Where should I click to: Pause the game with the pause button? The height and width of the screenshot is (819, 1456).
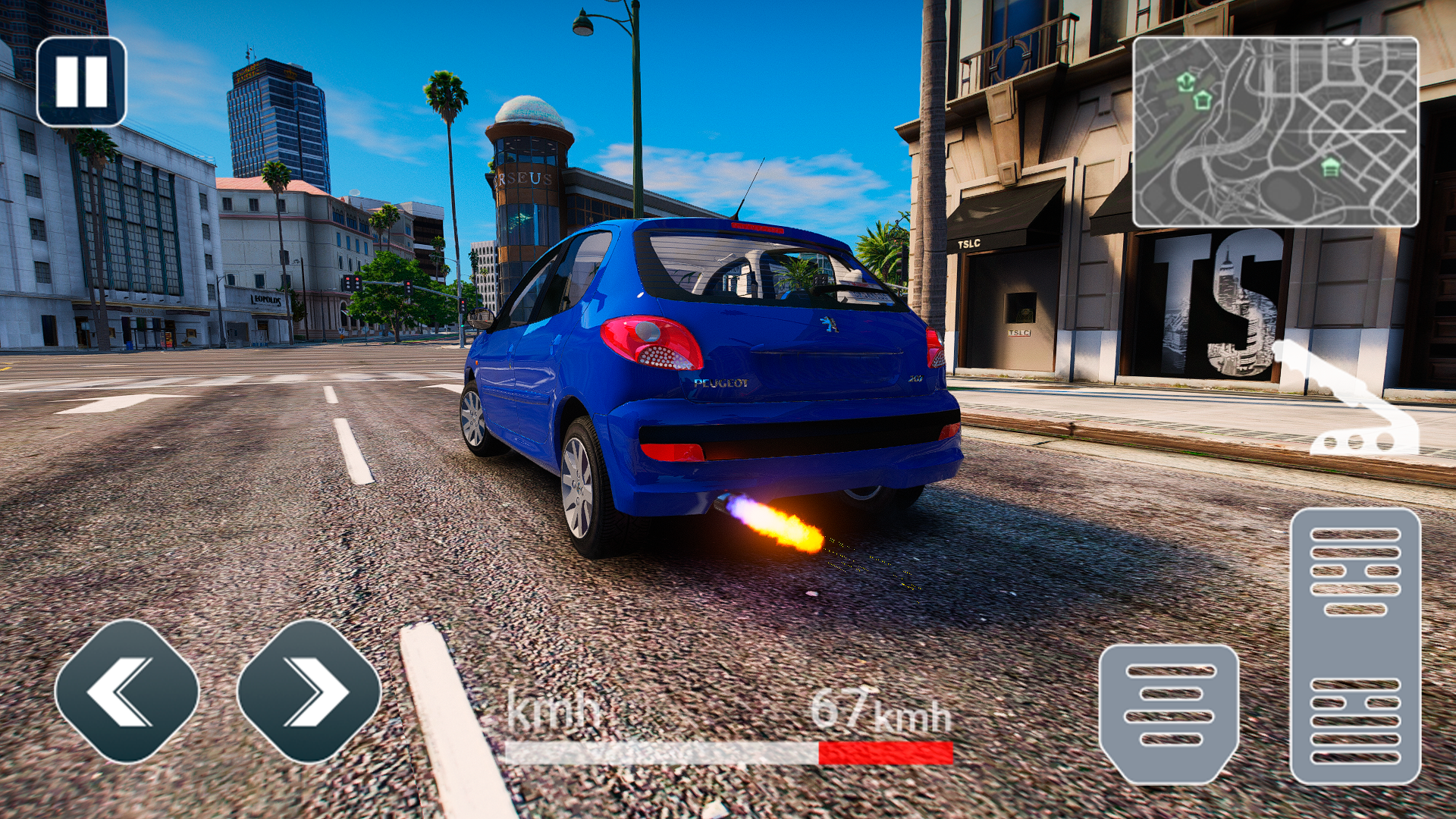click(x=81, y=82)
